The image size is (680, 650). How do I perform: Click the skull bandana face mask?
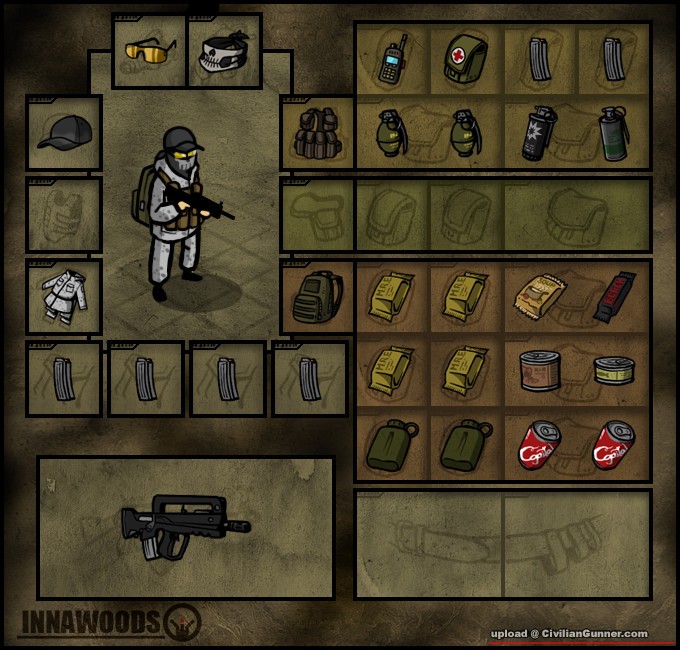pos(223,52)
